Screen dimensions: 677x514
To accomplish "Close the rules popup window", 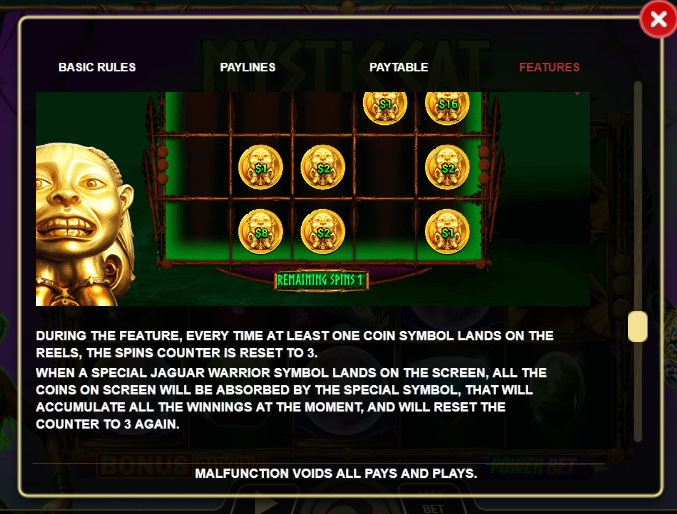I will 658,19.
